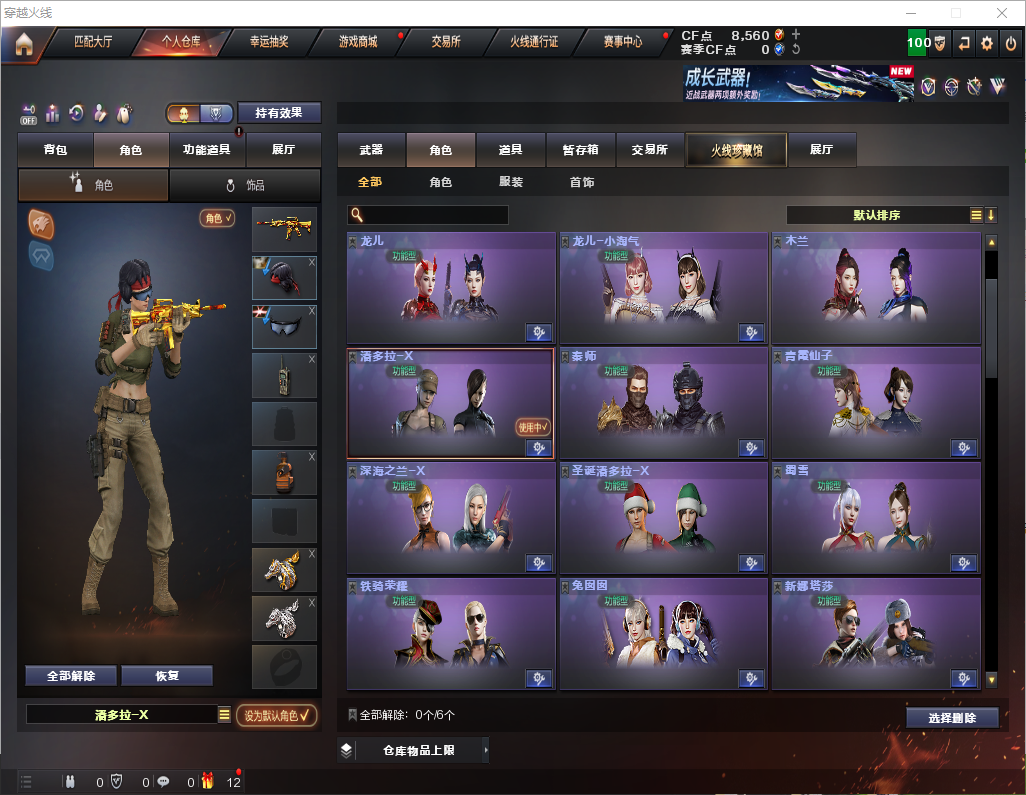Select the 木兰 character card
The height and width of the screenshot is (795, 1026).
(876, 289)
